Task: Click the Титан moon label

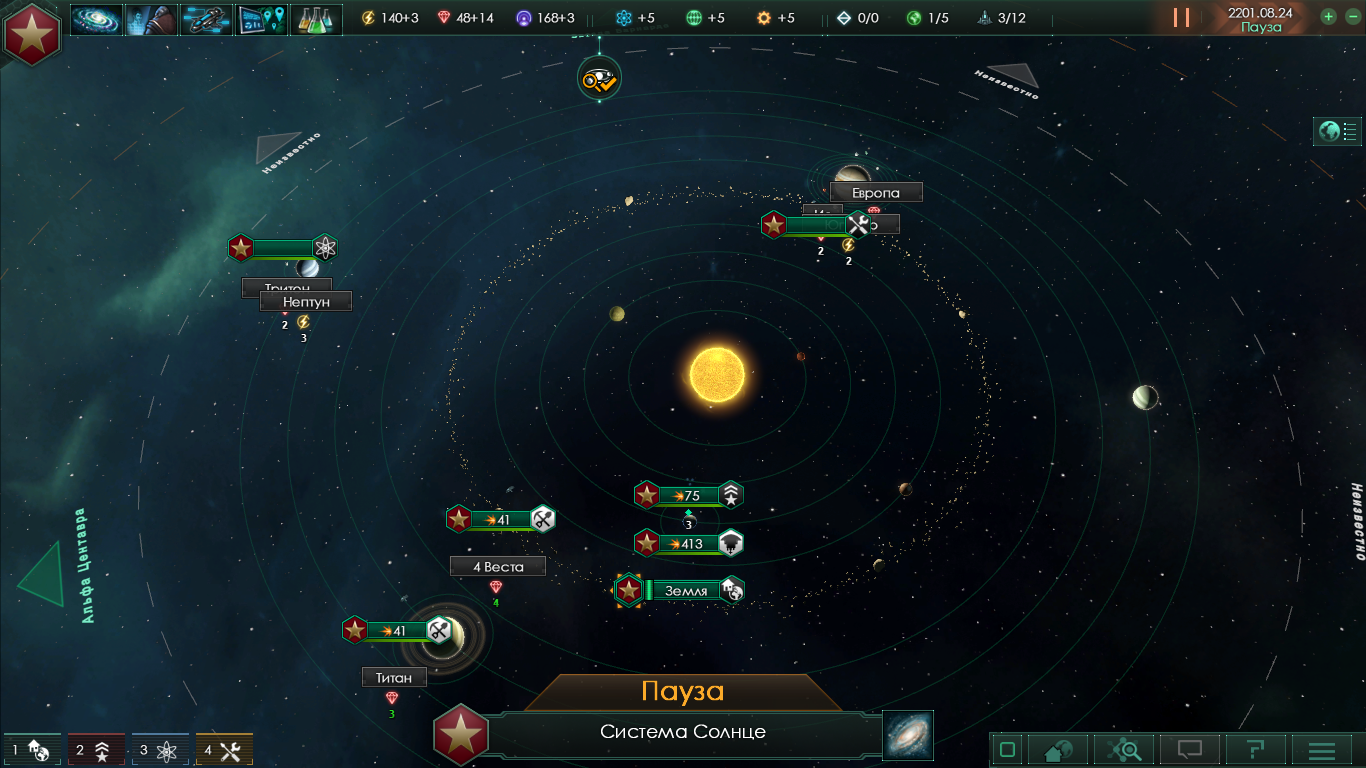Action: pyautogui.click(x=394, y=678)
